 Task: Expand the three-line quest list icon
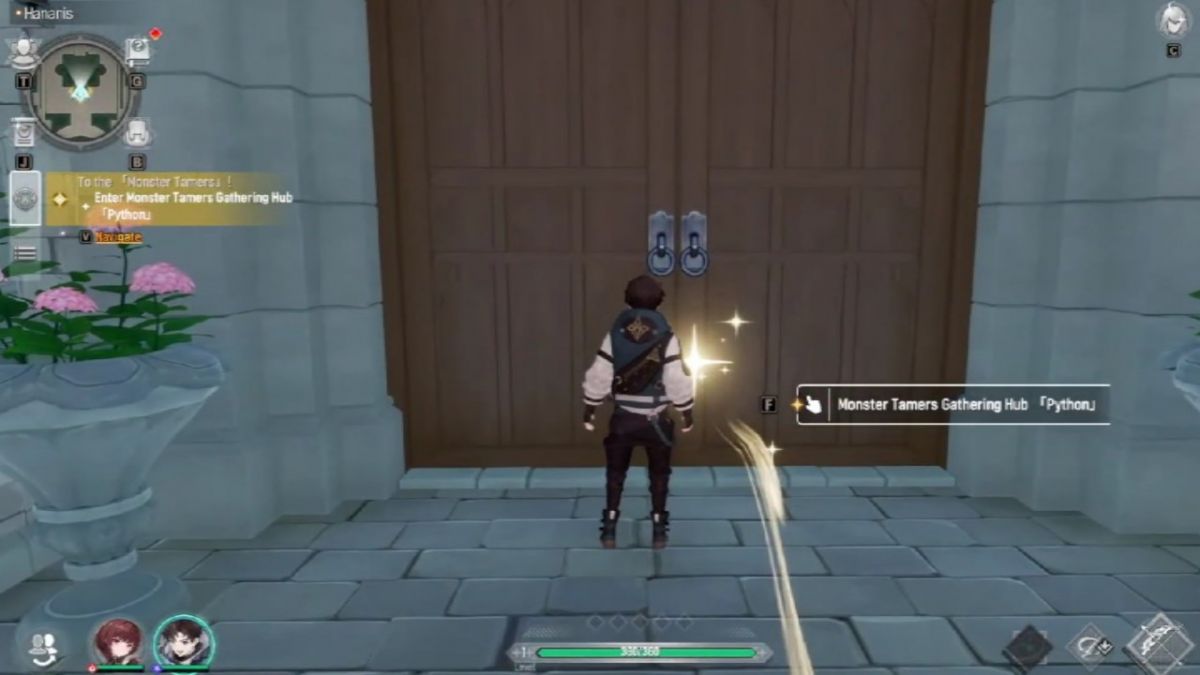(25, 254)
